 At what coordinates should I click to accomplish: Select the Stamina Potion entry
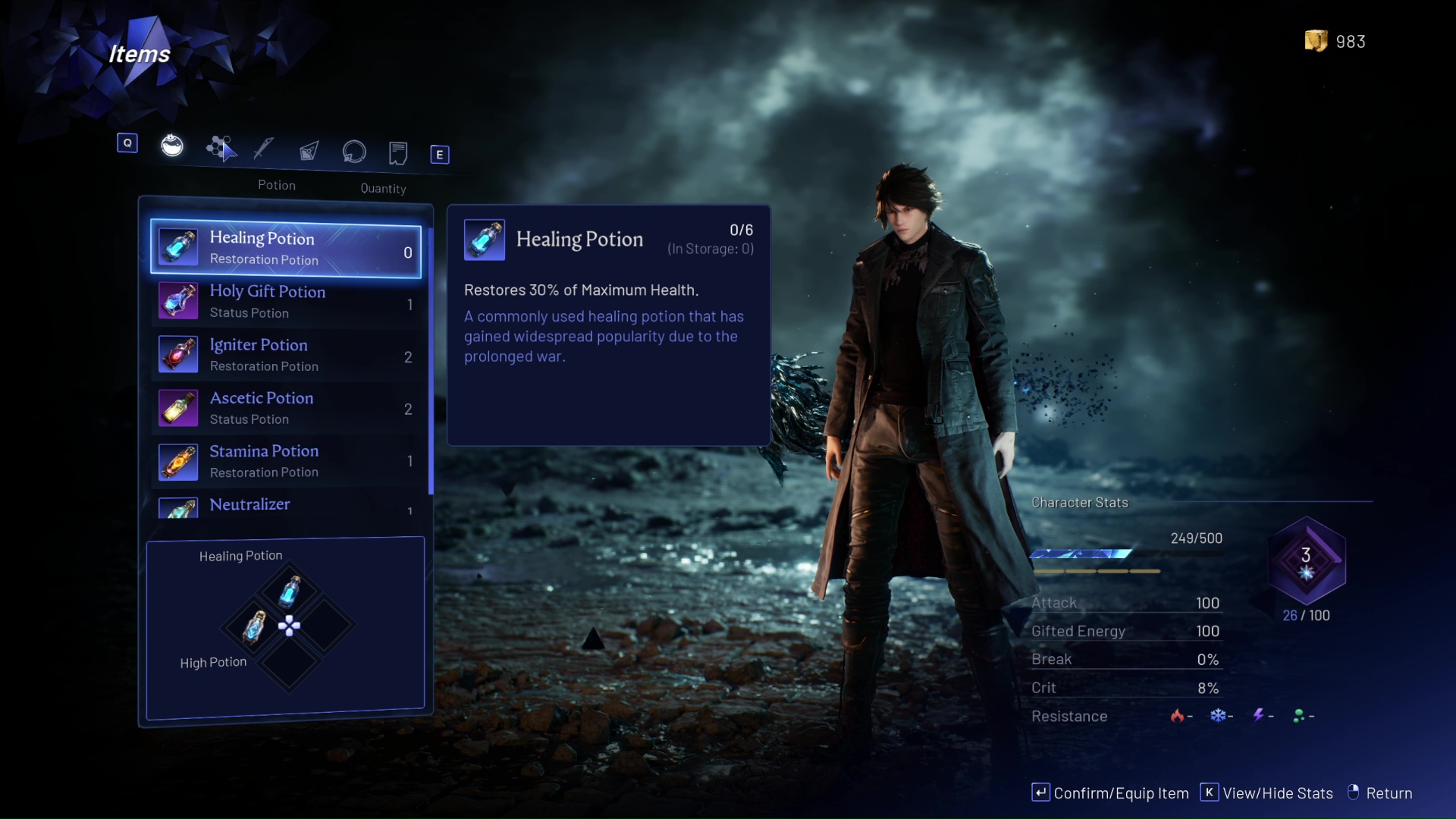[286, 461]
